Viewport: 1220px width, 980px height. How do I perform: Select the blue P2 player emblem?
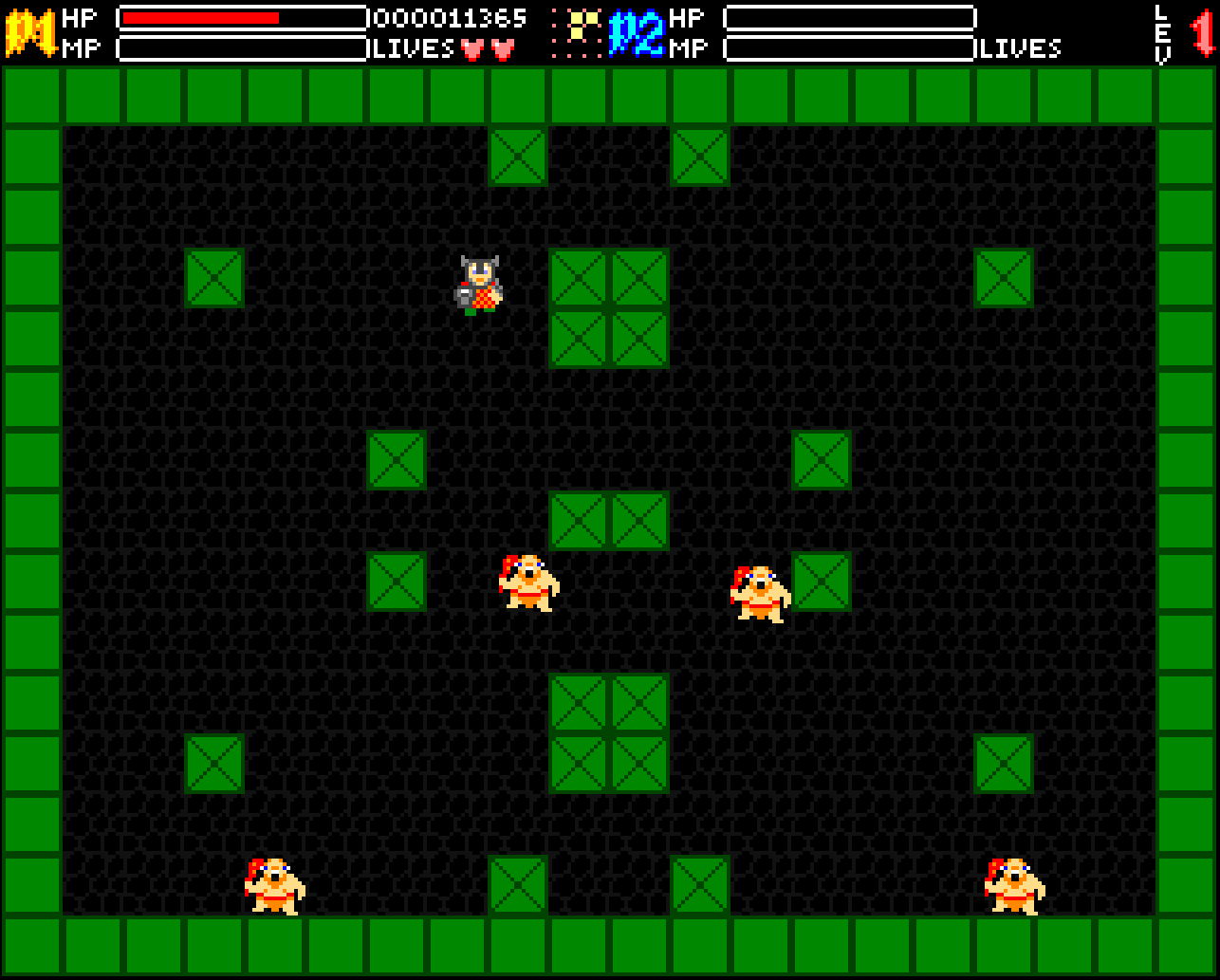click(x=635, y=33)
